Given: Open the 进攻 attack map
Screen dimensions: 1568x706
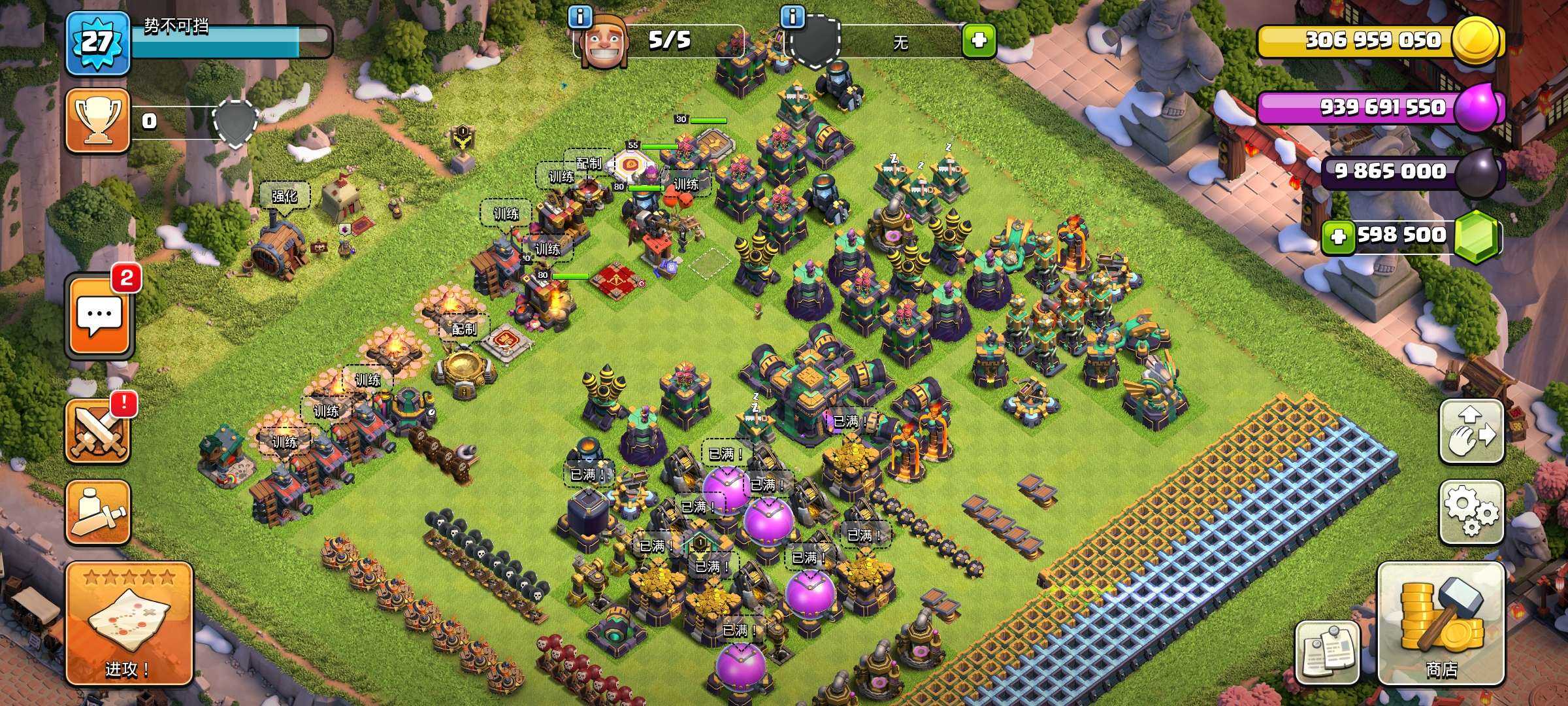Looking at the screenshot, I should pyautogui.click(x=129, y=624).
